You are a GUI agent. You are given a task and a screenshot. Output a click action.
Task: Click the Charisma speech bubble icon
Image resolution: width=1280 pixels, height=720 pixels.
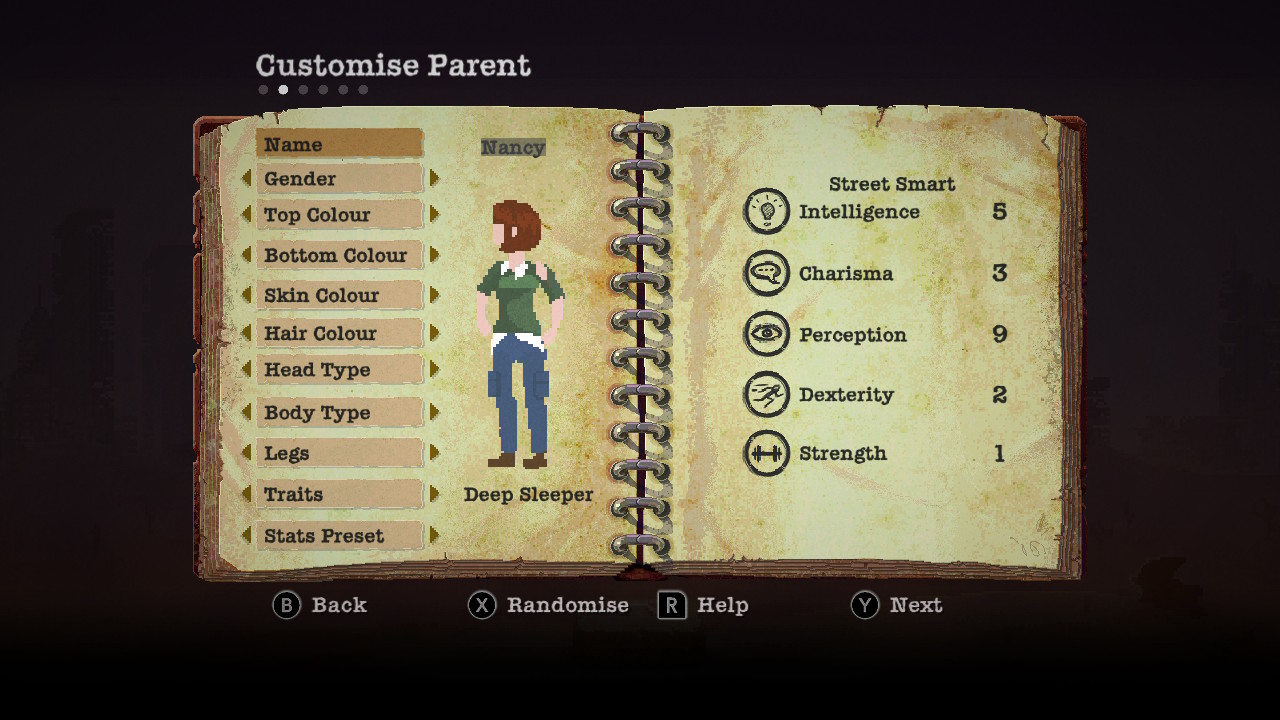tap(766, 273)
